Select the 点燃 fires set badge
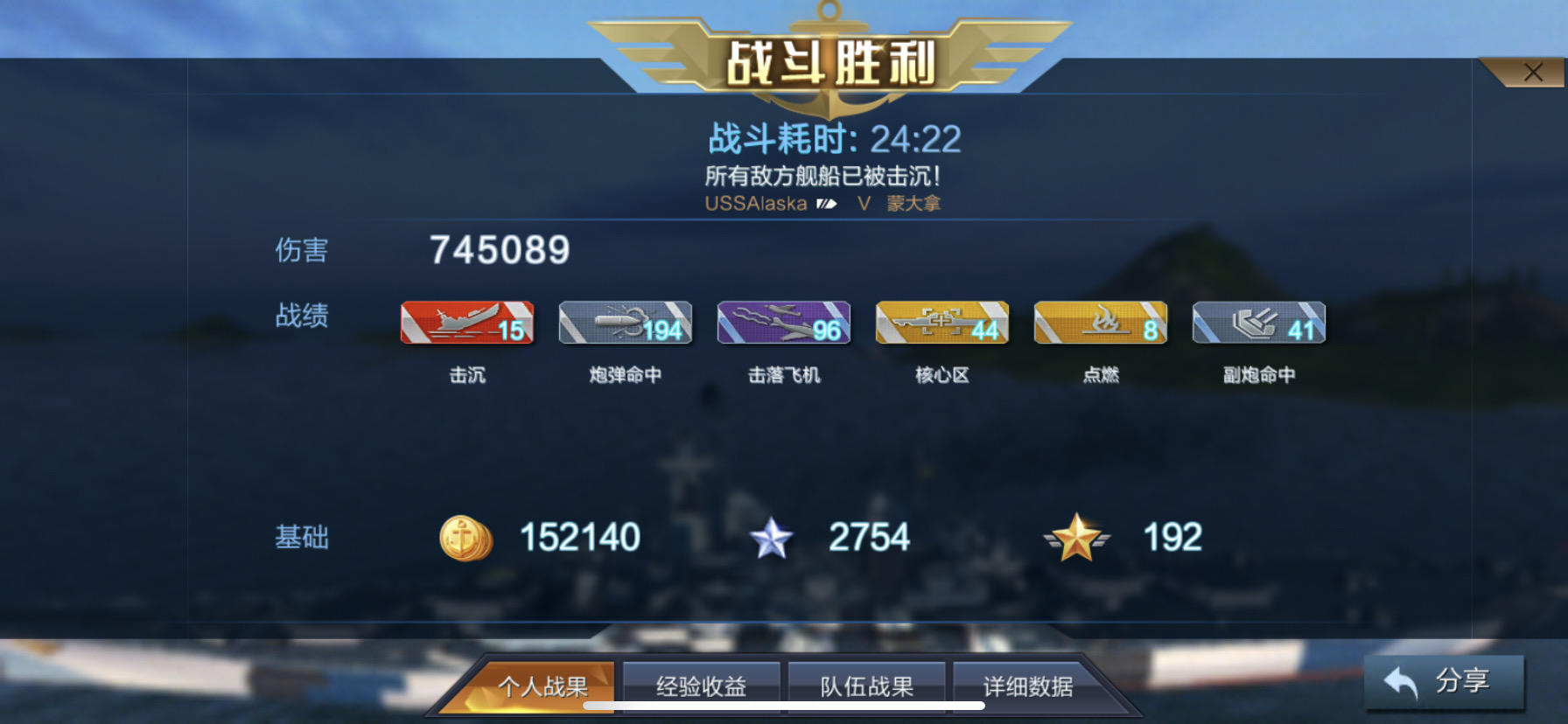The width and height of the screenshot is (1568, 724). pyautogui.click(x=1100, y=323)
